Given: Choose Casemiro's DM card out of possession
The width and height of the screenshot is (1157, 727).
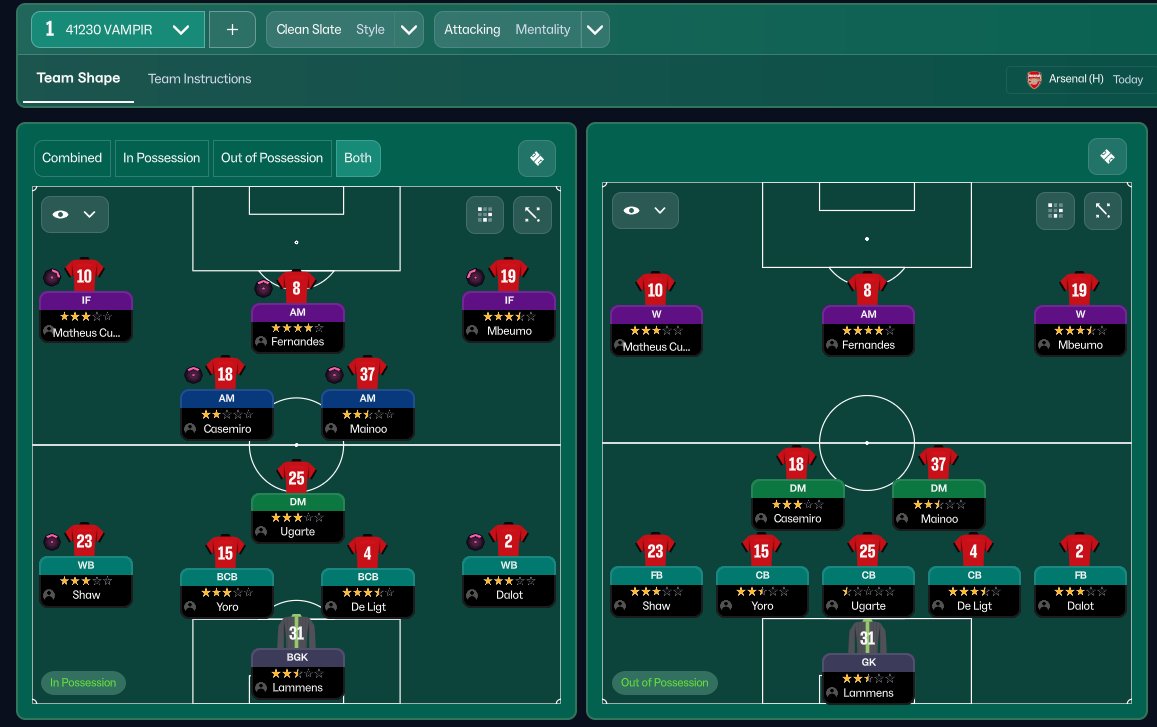Looking at the screenshot, I should 797,502.
